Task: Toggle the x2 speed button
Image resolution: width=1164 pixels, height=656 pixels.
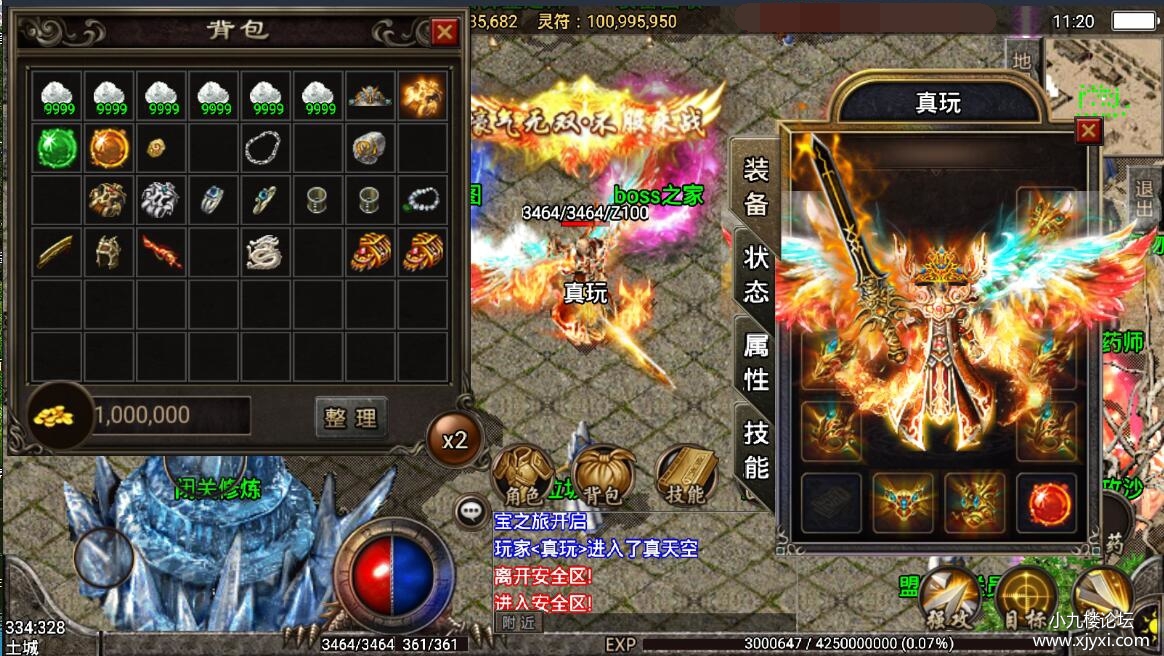Action: pyautogui.click(x=455, y=440)
